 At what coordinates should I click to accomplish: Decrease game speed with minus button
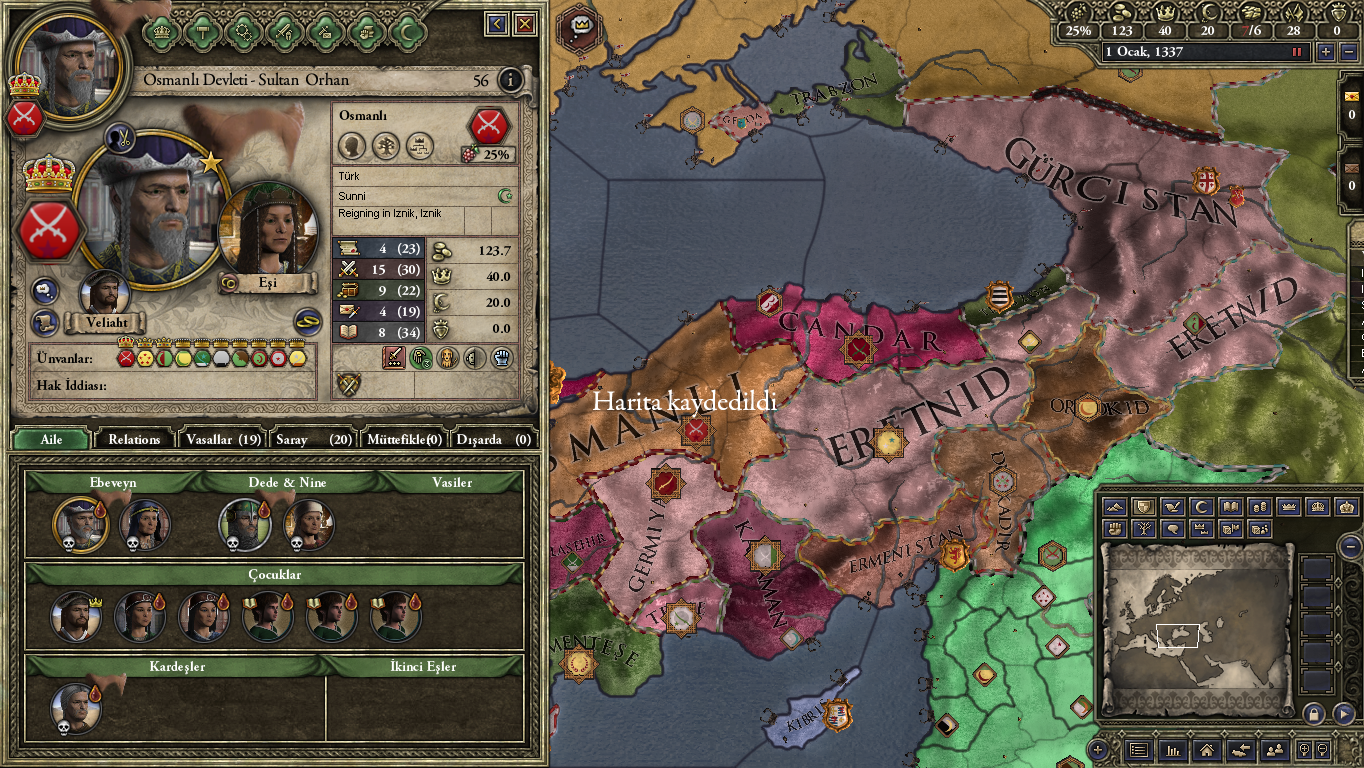click(1347, 52)
